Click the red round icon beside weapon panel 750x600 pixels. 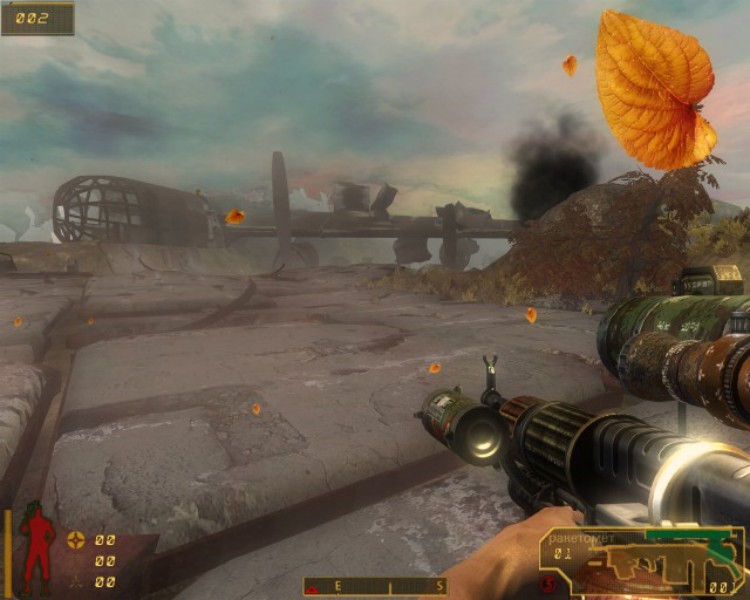[x=548, y=583]
